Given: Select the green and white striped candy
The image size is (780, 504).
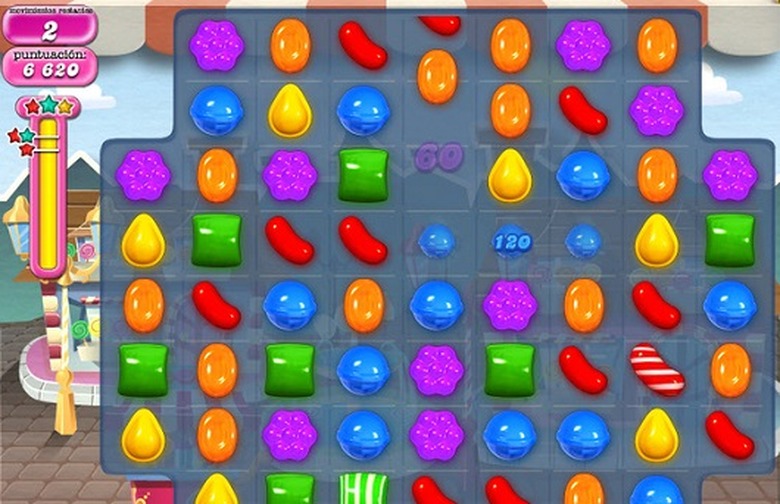Looking at the screenshot, I should tap(363, 489).
